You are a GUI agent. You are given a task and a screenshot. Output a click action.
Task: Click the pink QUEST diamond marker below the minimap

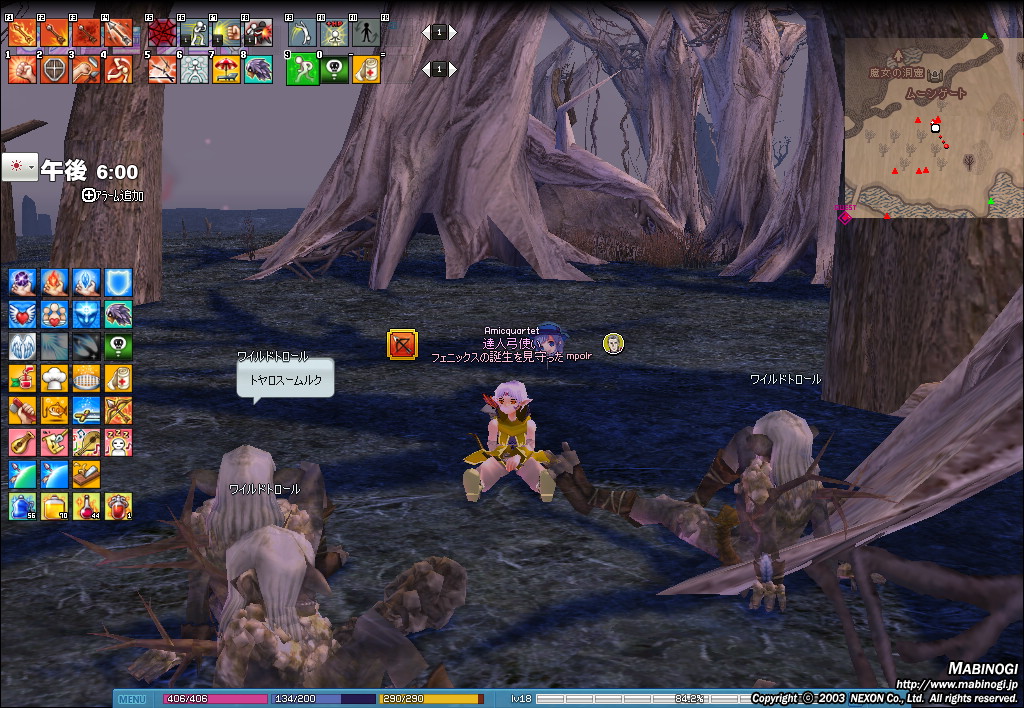point(844,216)
